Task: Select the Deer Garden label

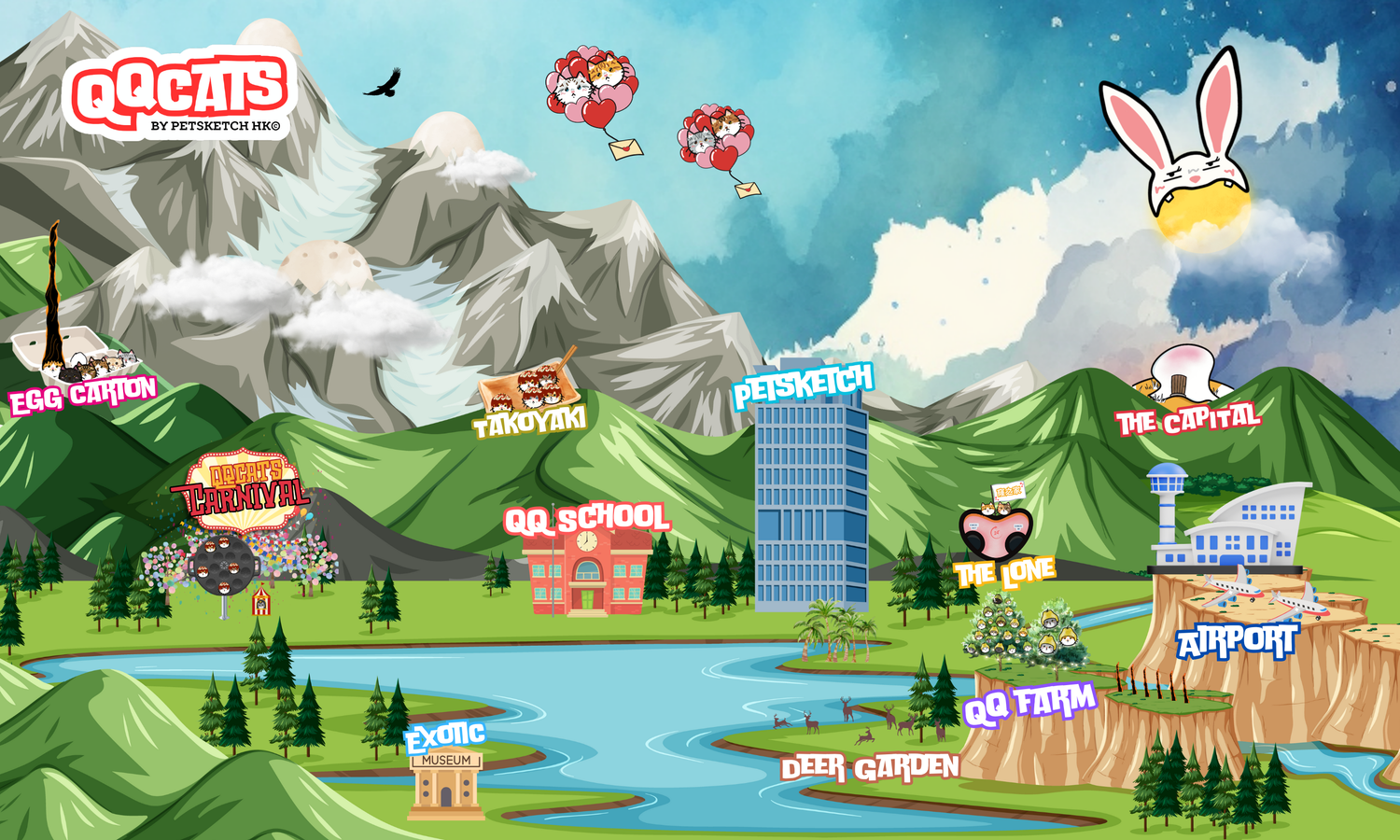Action: tap(870, 768)
